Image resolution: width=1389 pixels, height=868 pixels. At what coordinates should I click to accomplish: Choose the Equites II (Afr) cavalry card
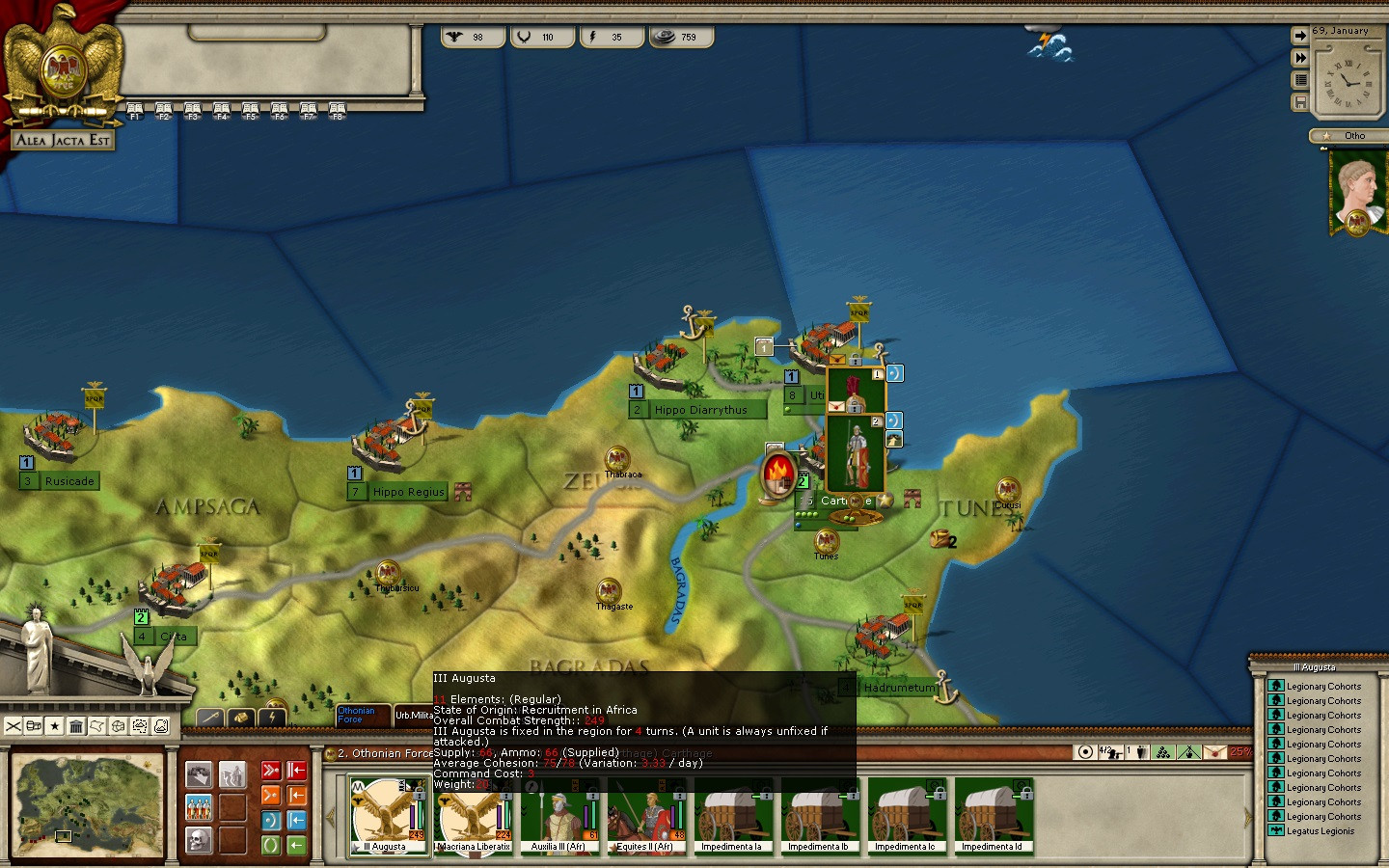(x=646, y=816)
